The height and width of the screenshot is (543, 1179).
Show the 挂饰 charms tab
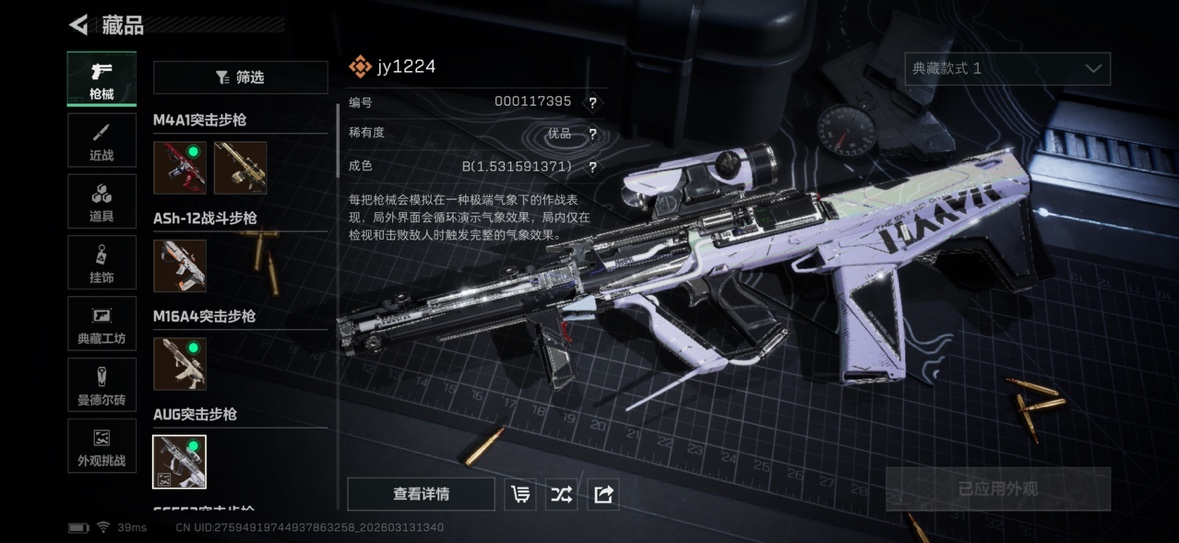click(101, 263)
